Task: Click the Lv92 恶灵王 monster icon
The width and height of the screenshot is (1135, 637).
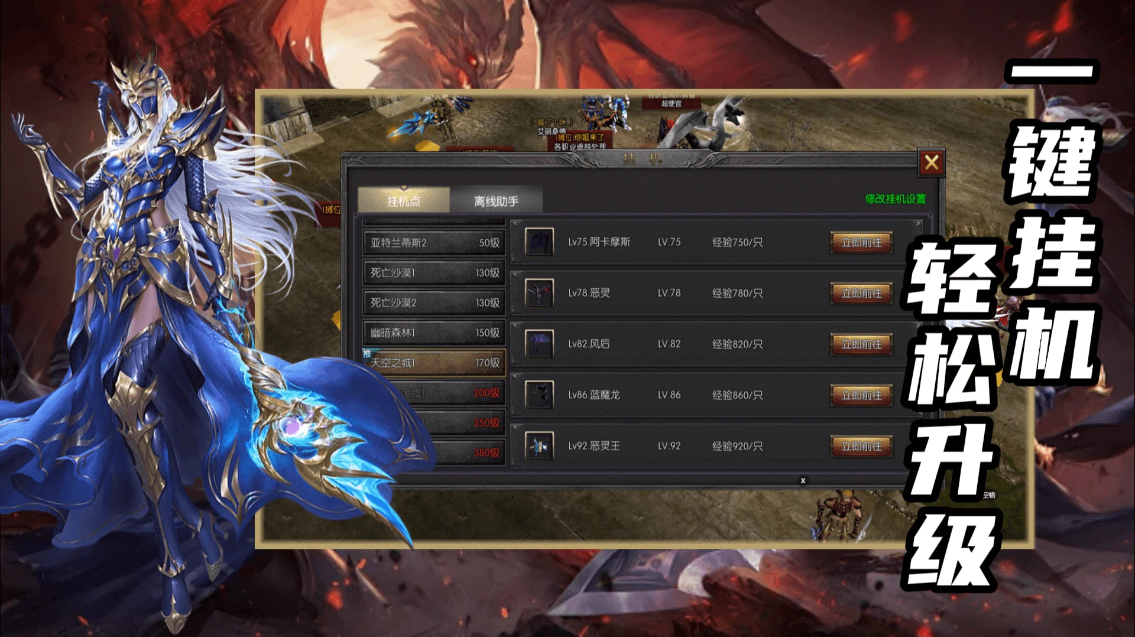Action: pyautogui.click(x=539, y=446)
